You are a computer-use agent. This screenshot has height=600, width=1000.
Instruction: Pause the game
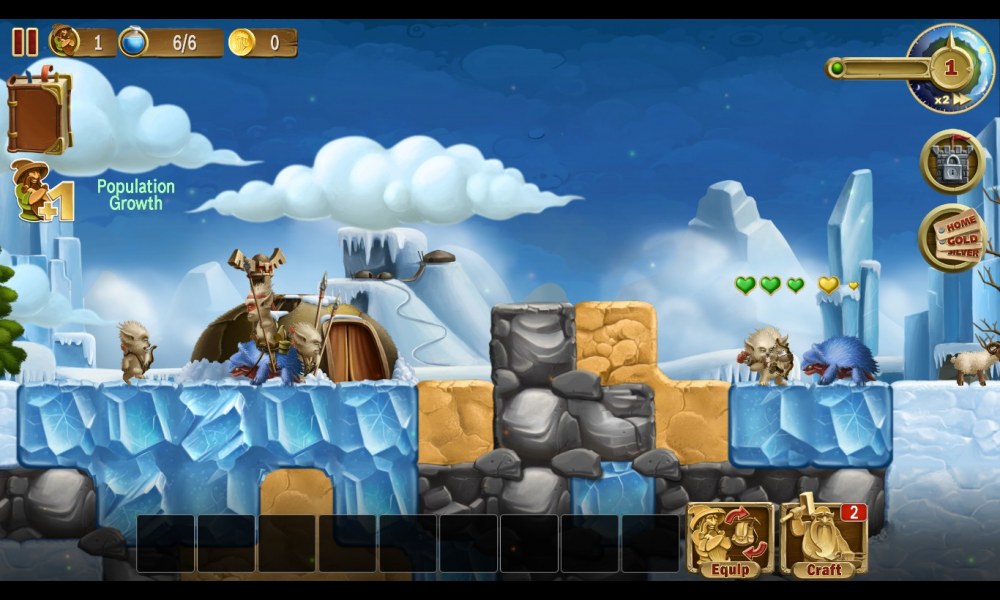25,42
